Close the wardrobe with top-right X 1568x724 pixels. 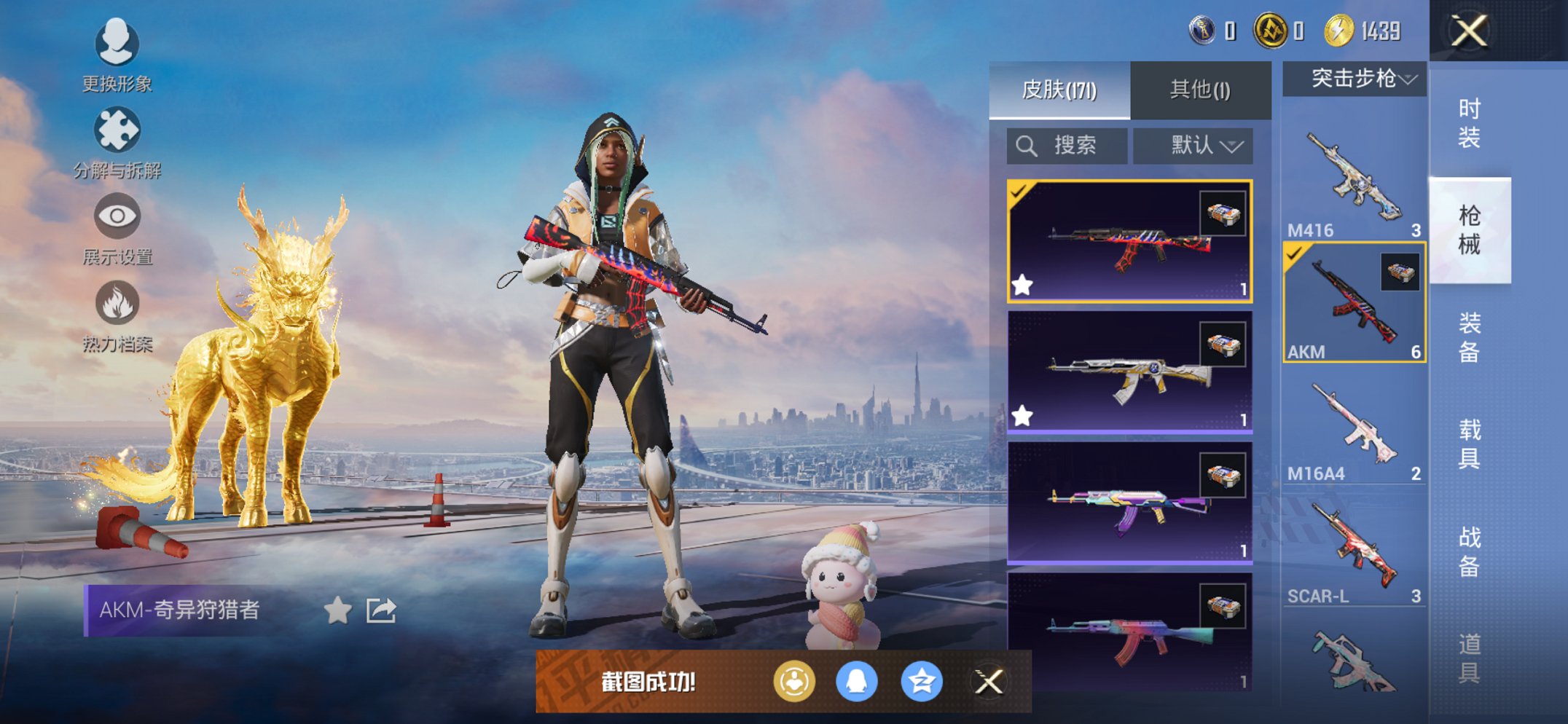coord(1469,31)
